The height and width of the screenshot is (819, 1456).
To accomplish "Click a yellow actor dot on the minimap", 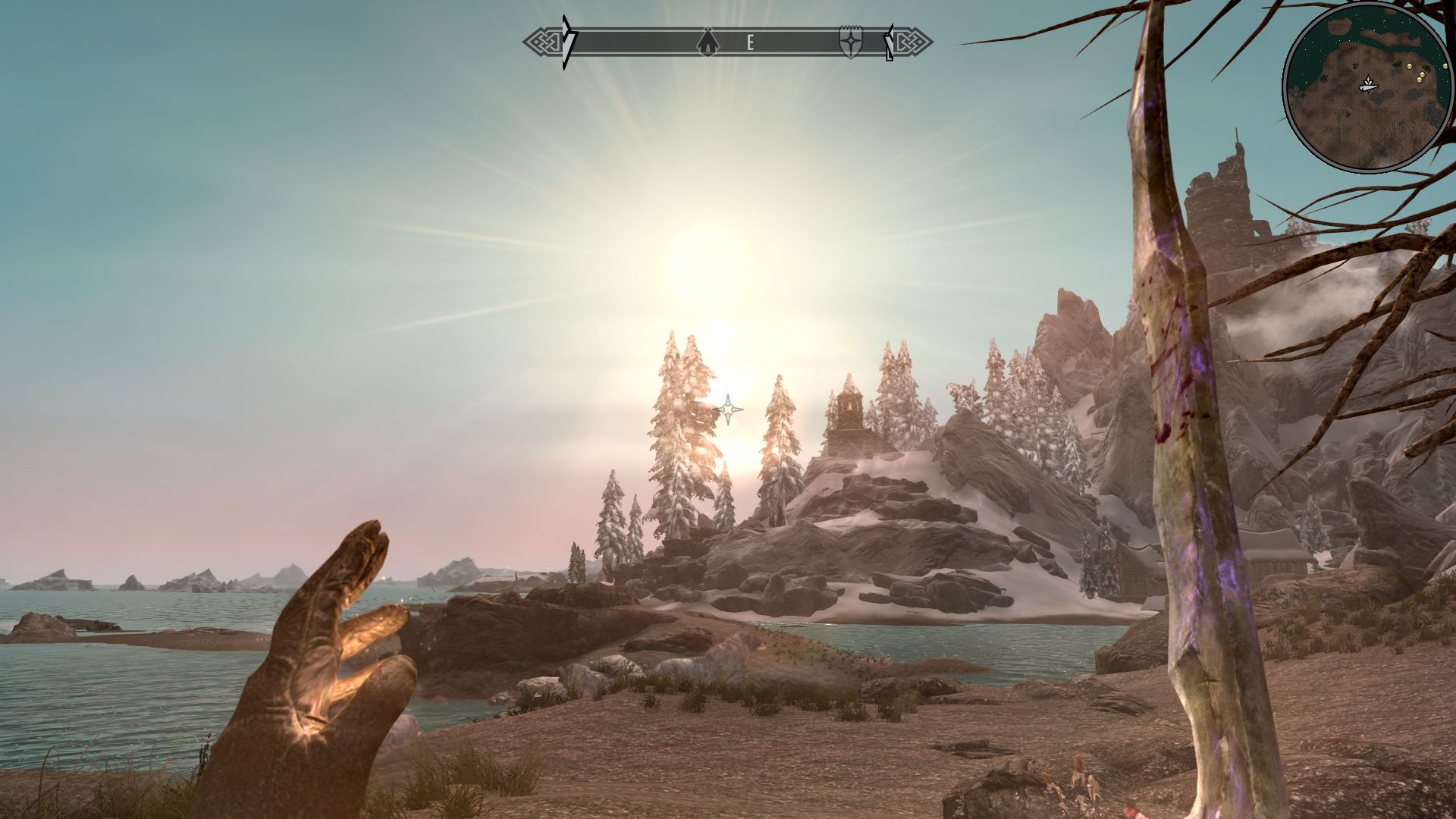I will coord(1409,66).
